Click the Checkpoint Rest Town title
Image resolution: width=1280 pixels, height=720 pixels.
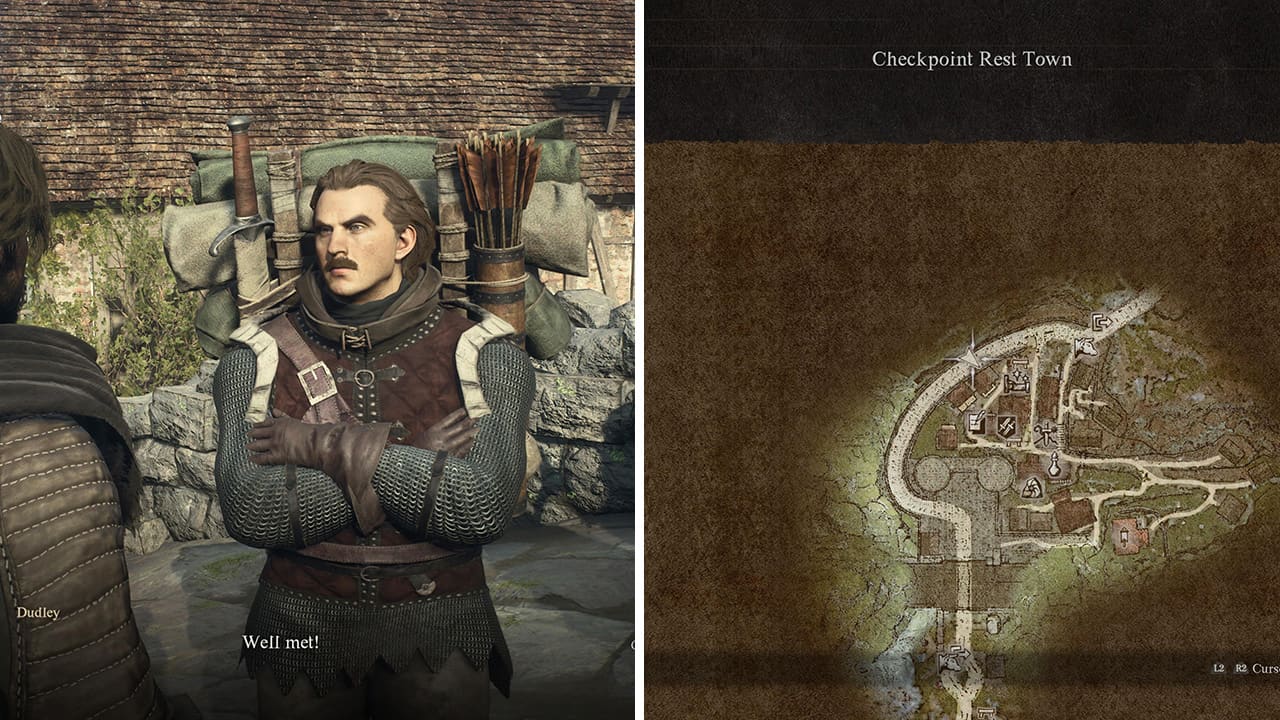click(971, 59)
